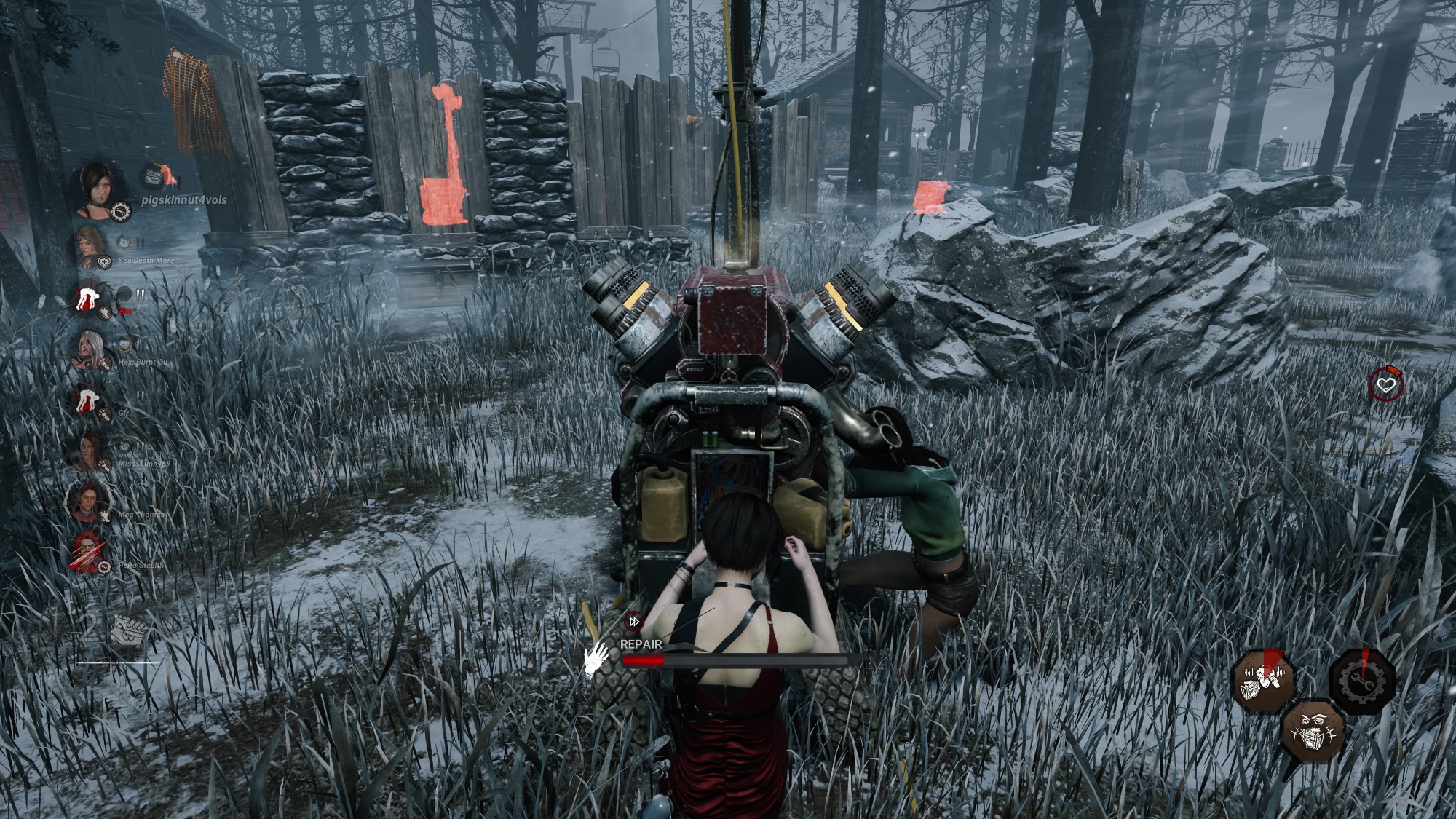Viewport: 1456px width, 819px height.
Task: Choose the Hex: Burnt Ou.. player portrait
Action: (90, 349)
